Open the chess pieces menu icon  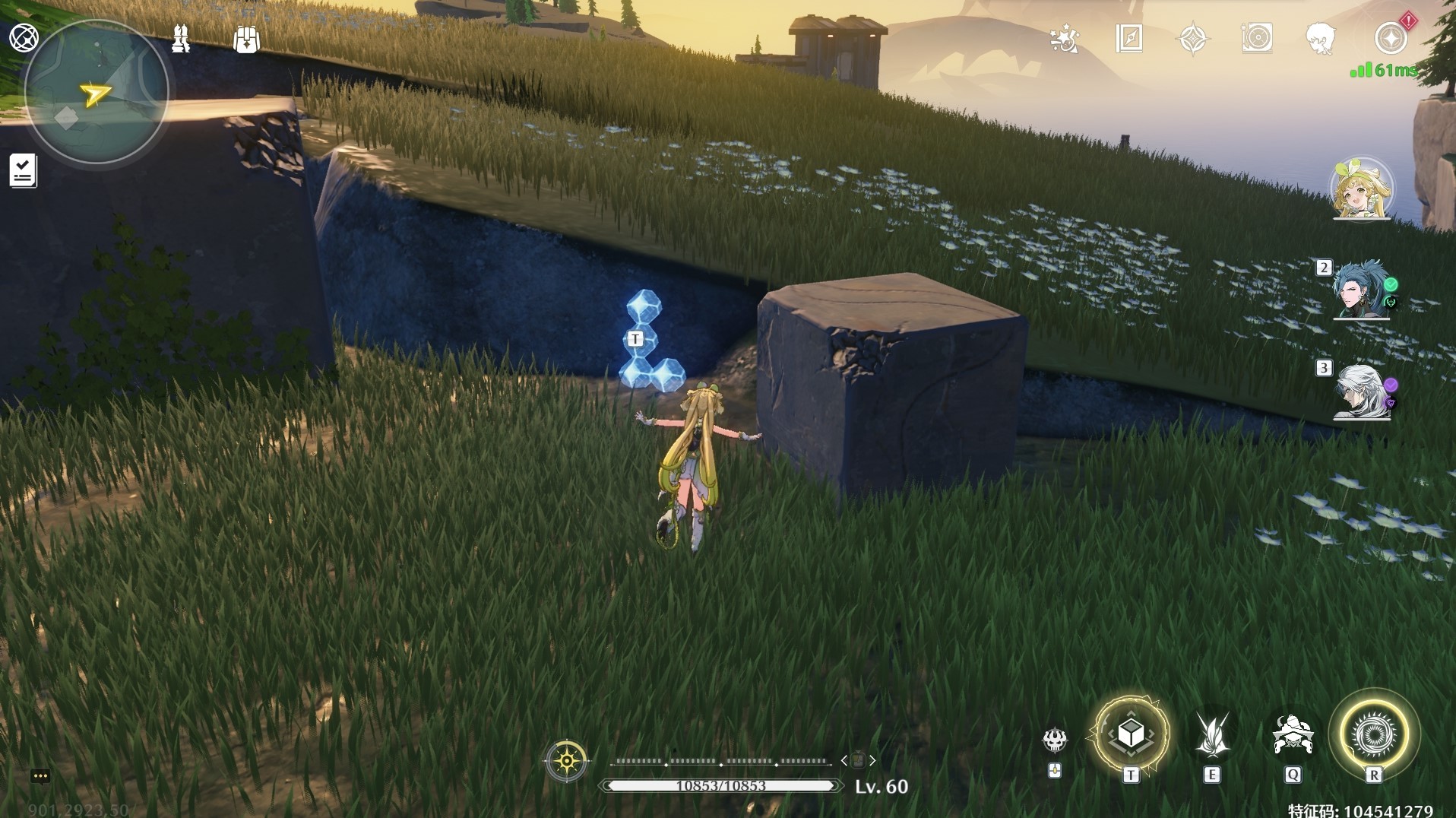click(181, 39)
